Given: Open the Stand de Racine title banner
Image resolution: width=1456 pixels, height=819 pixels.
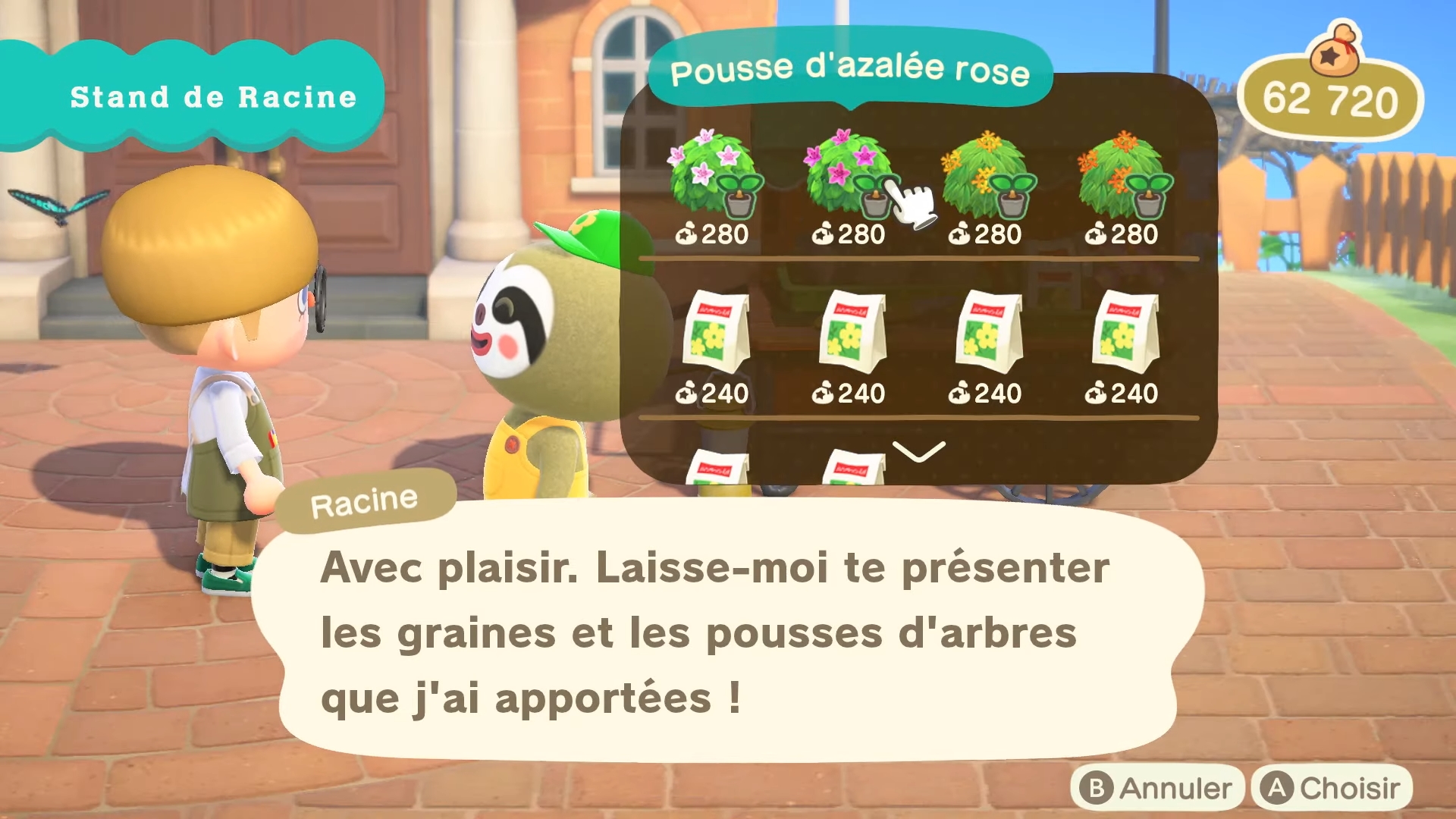Looking at the screenshot, I should (x=212, y=96).
